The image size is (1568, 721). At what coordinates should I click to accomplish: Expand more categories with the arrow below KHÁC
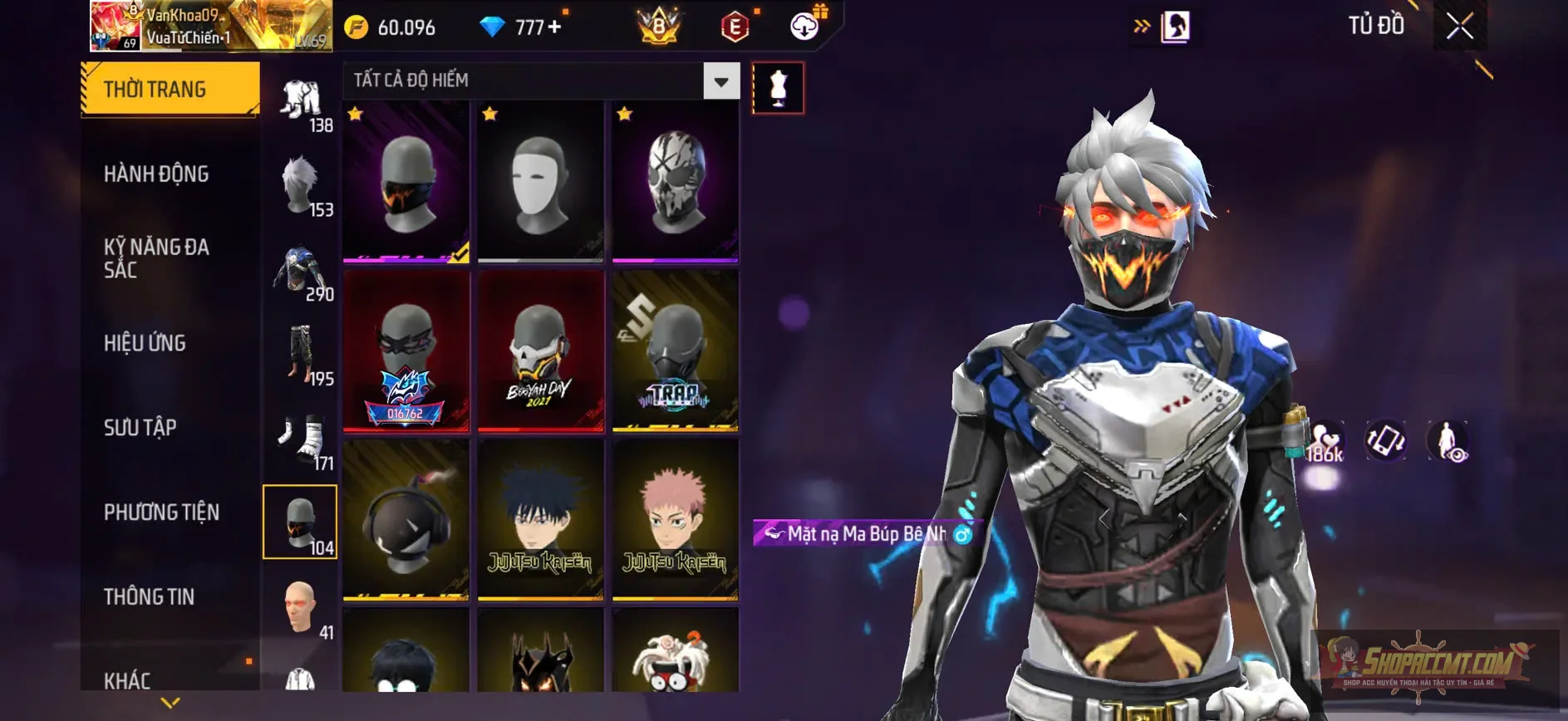(x=170, y=702)
